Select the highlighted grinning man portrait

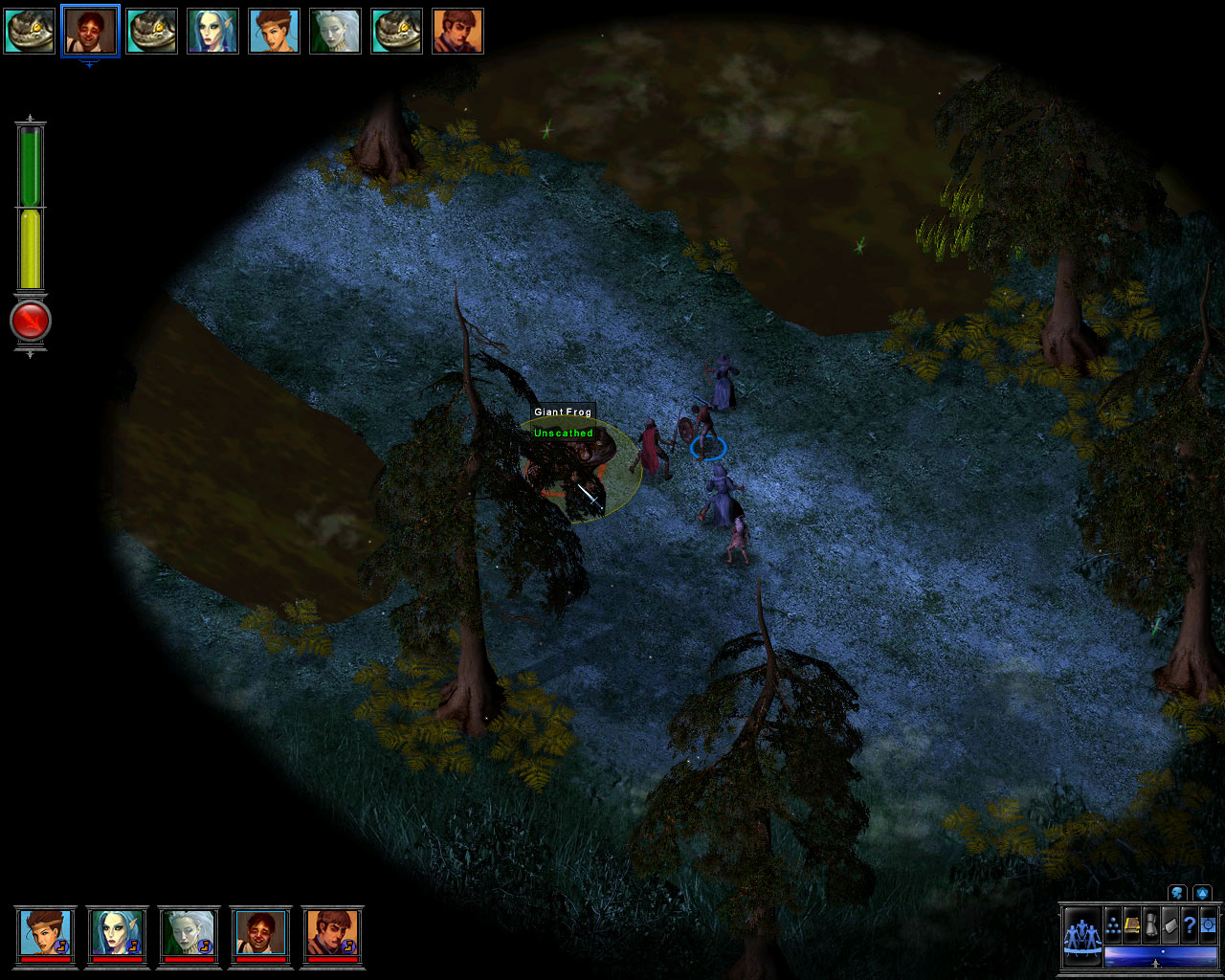(90, 31)
